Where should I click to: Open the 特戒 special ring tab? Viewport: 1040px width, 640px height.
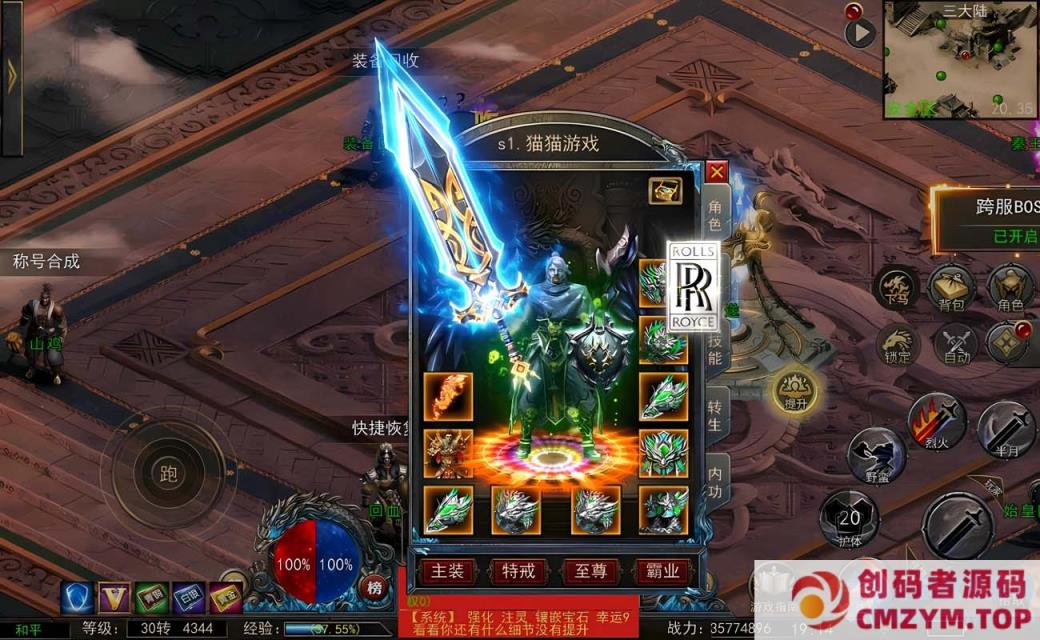(518, 571)
